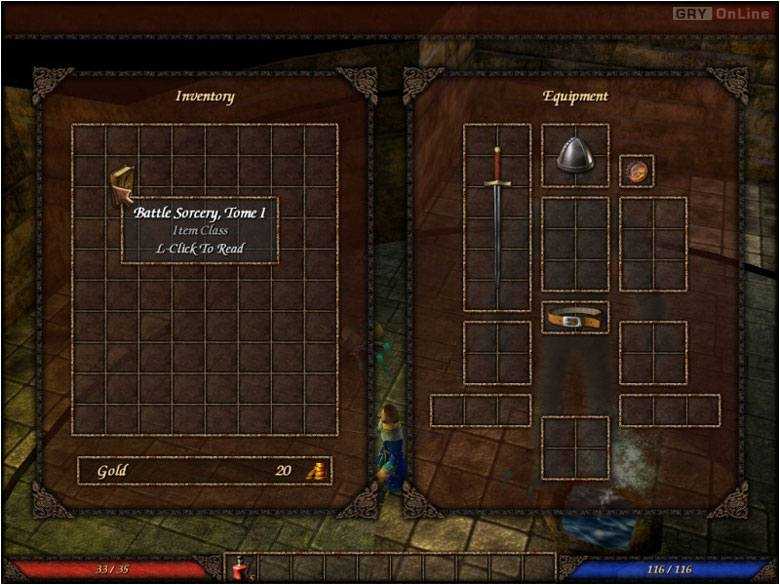The width and height of the screenshot is (780, 585).
Task: Use the red potion in the hotbar
Action: pos(241,571)
